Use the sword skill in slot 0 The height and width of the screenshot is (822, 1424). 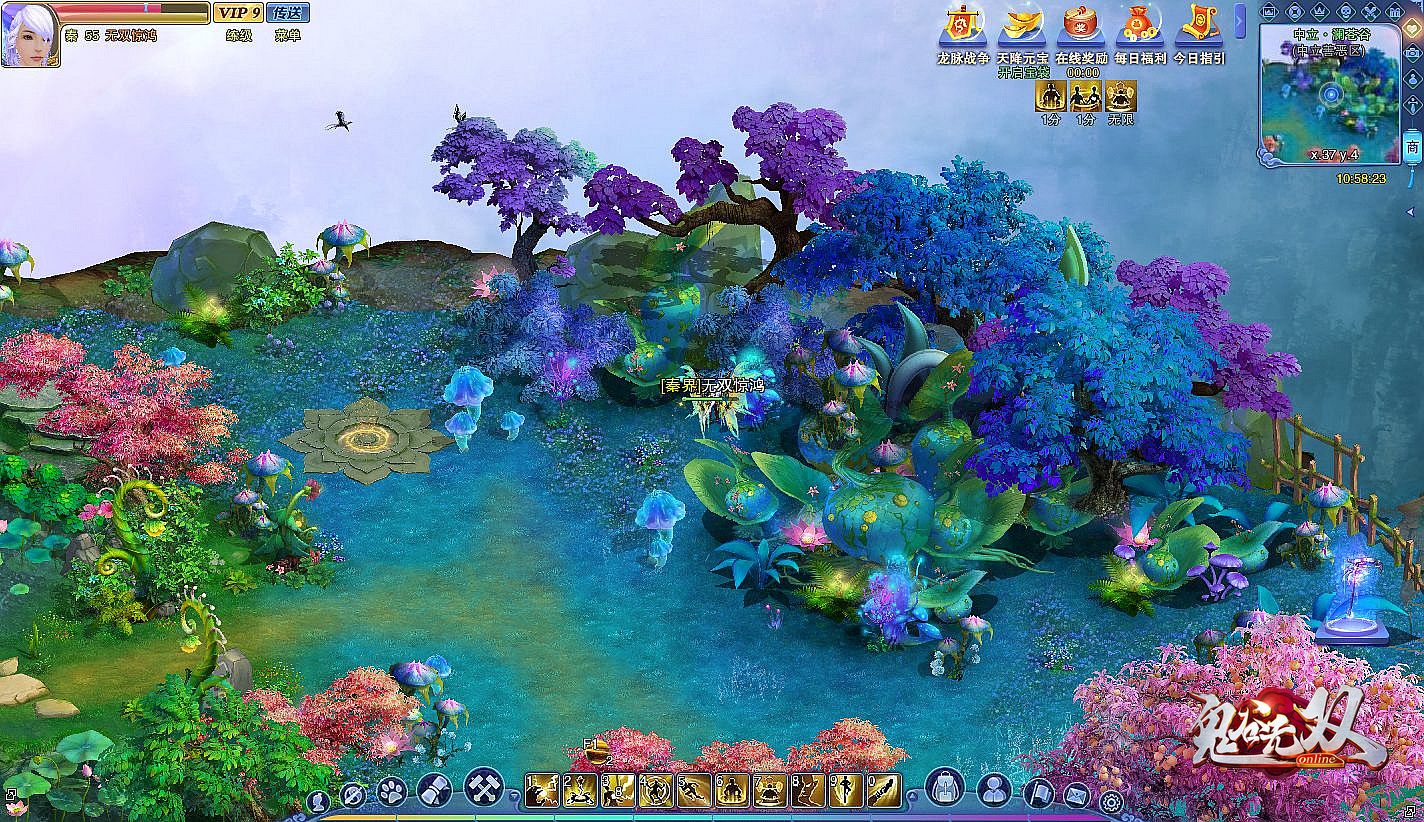click(883, 790)
